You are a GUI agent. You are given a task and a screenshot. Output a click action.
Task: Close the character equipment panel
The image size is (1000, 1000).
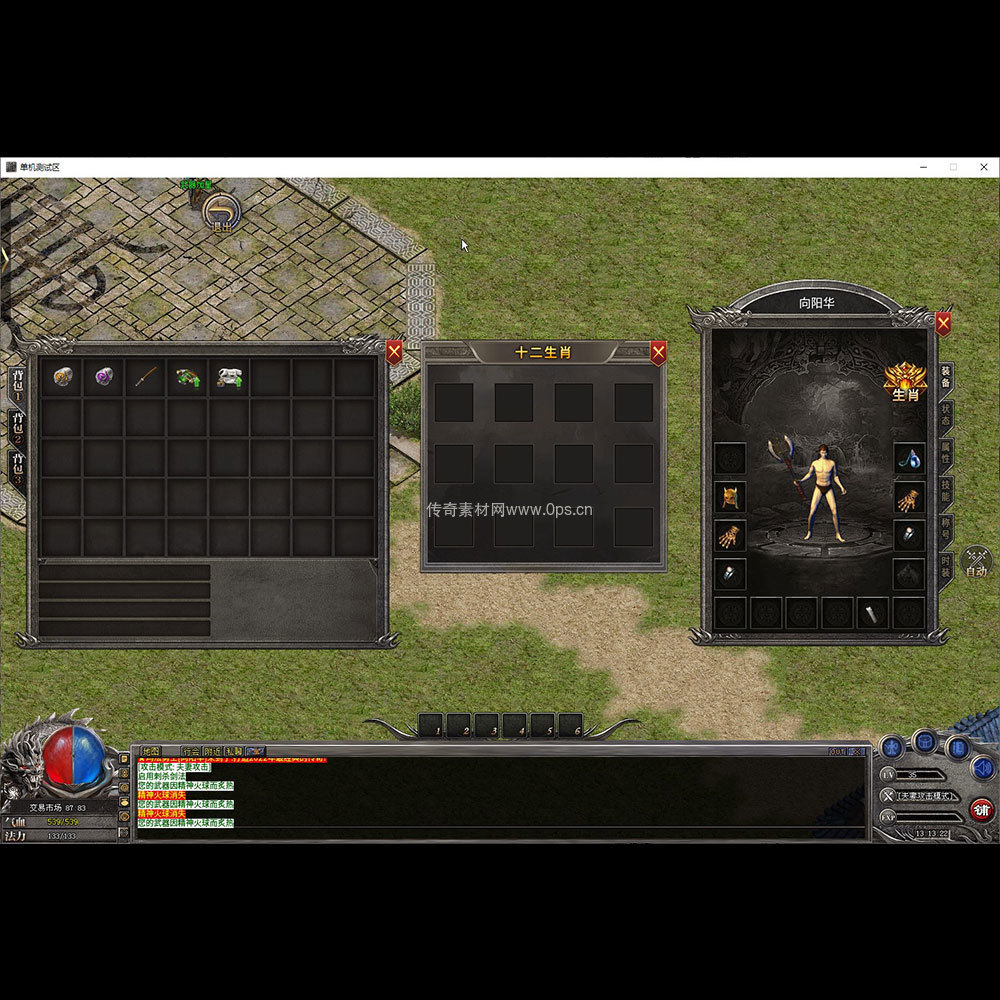click(943, 323)
